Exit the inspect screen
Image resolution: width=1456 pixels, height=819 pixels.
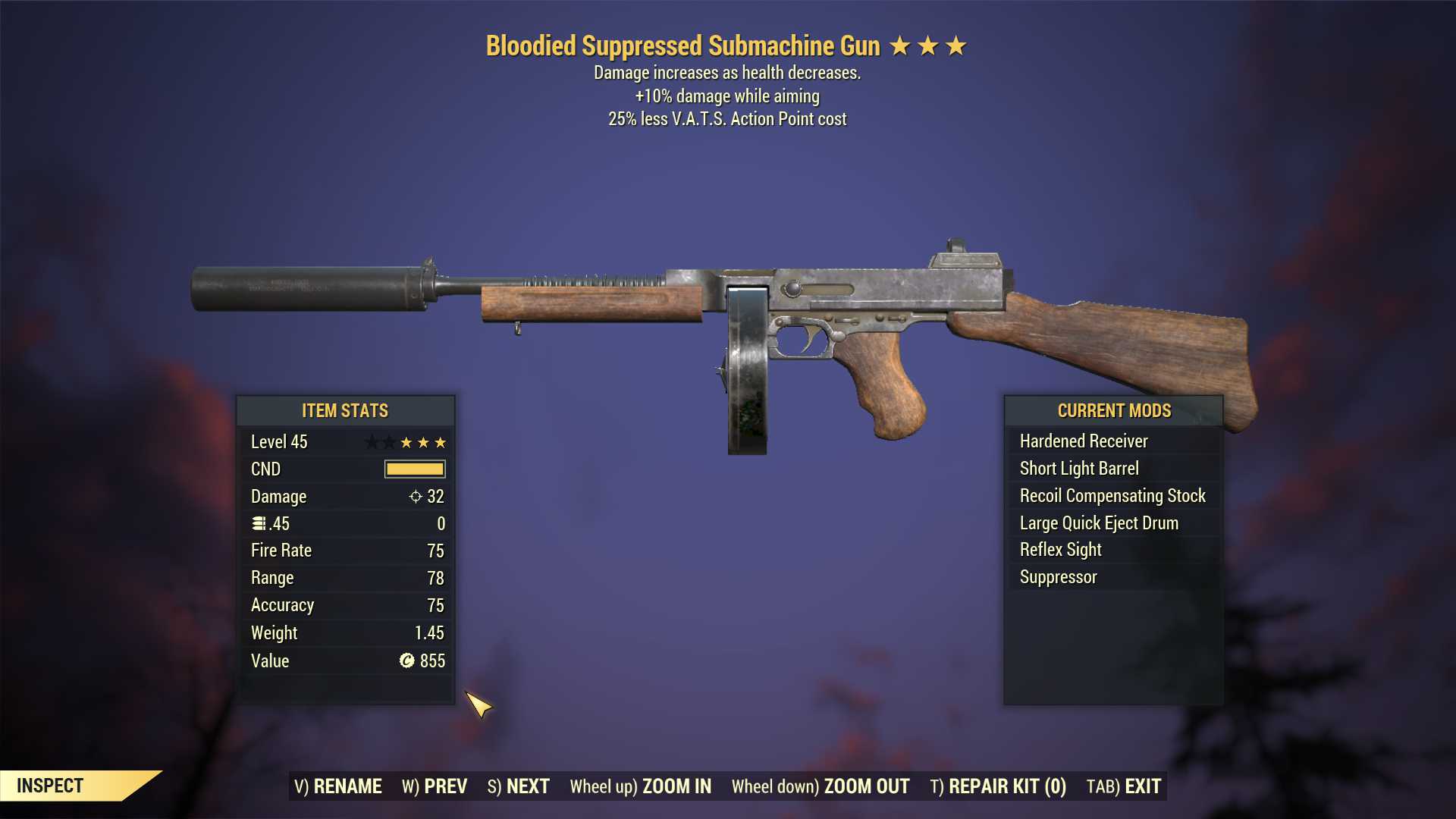(x=1124, y=786)
